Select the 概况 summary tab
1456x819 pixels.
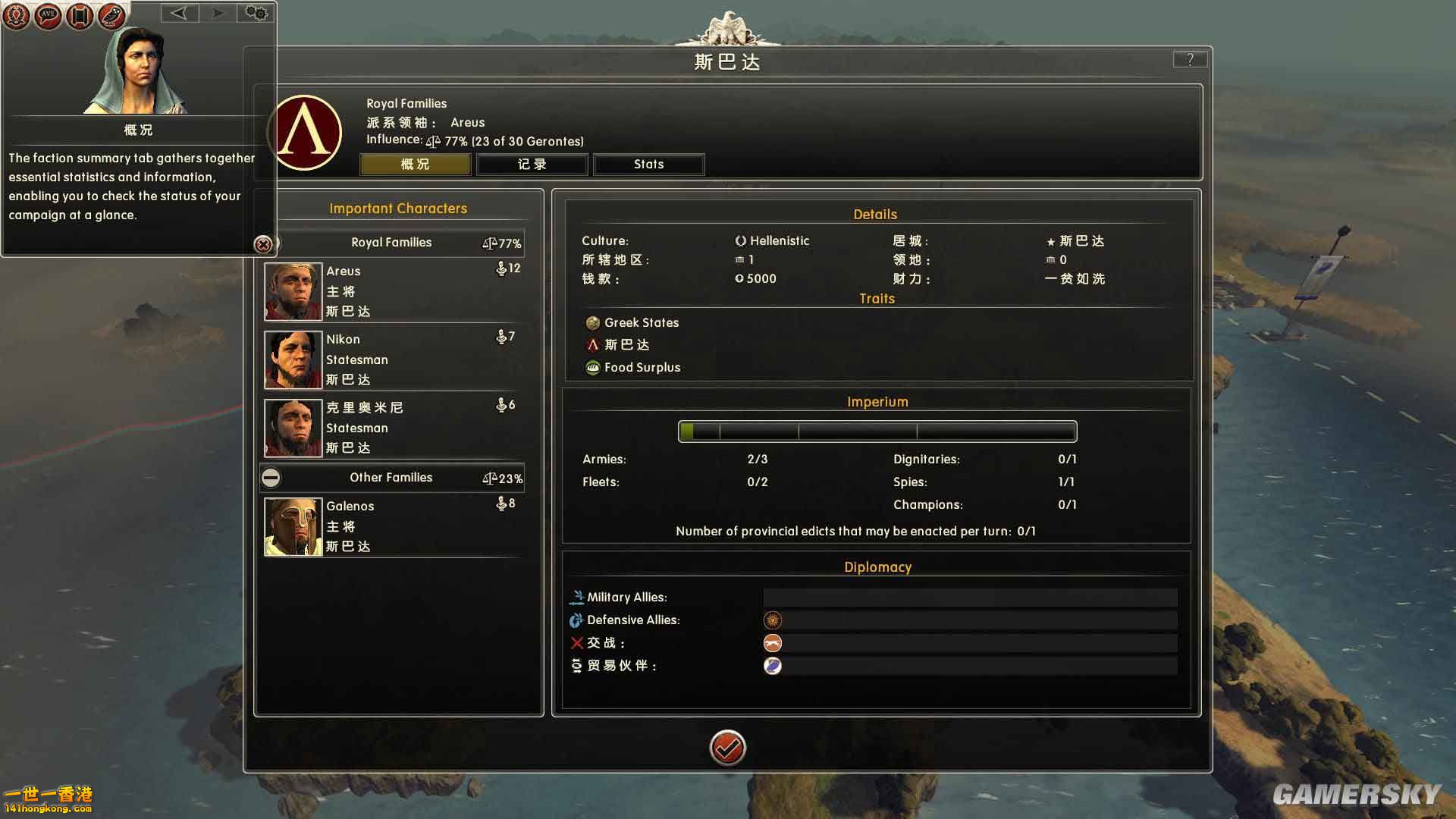(415, 165)
